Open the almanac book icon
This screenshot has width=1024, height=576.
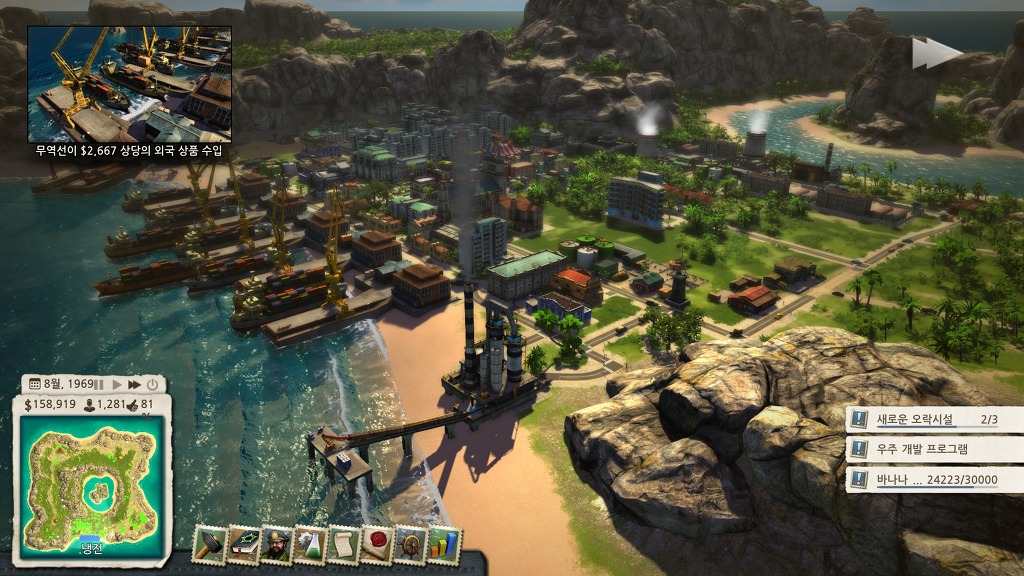click(243, 543)
